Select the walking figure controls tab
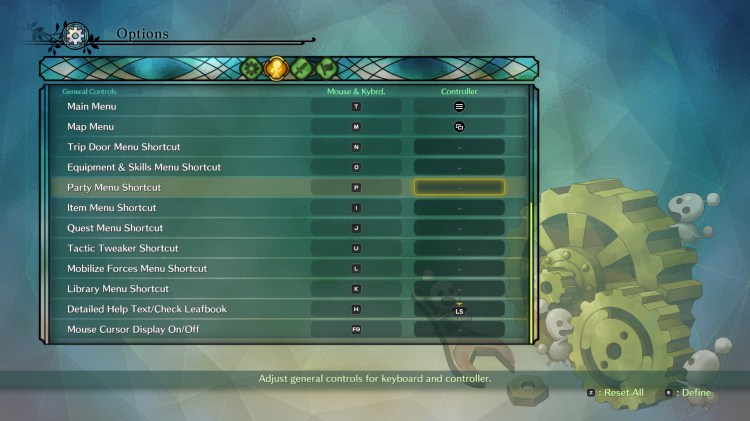The height and width of the screenshot is (421, 750). tap(276, 69)
